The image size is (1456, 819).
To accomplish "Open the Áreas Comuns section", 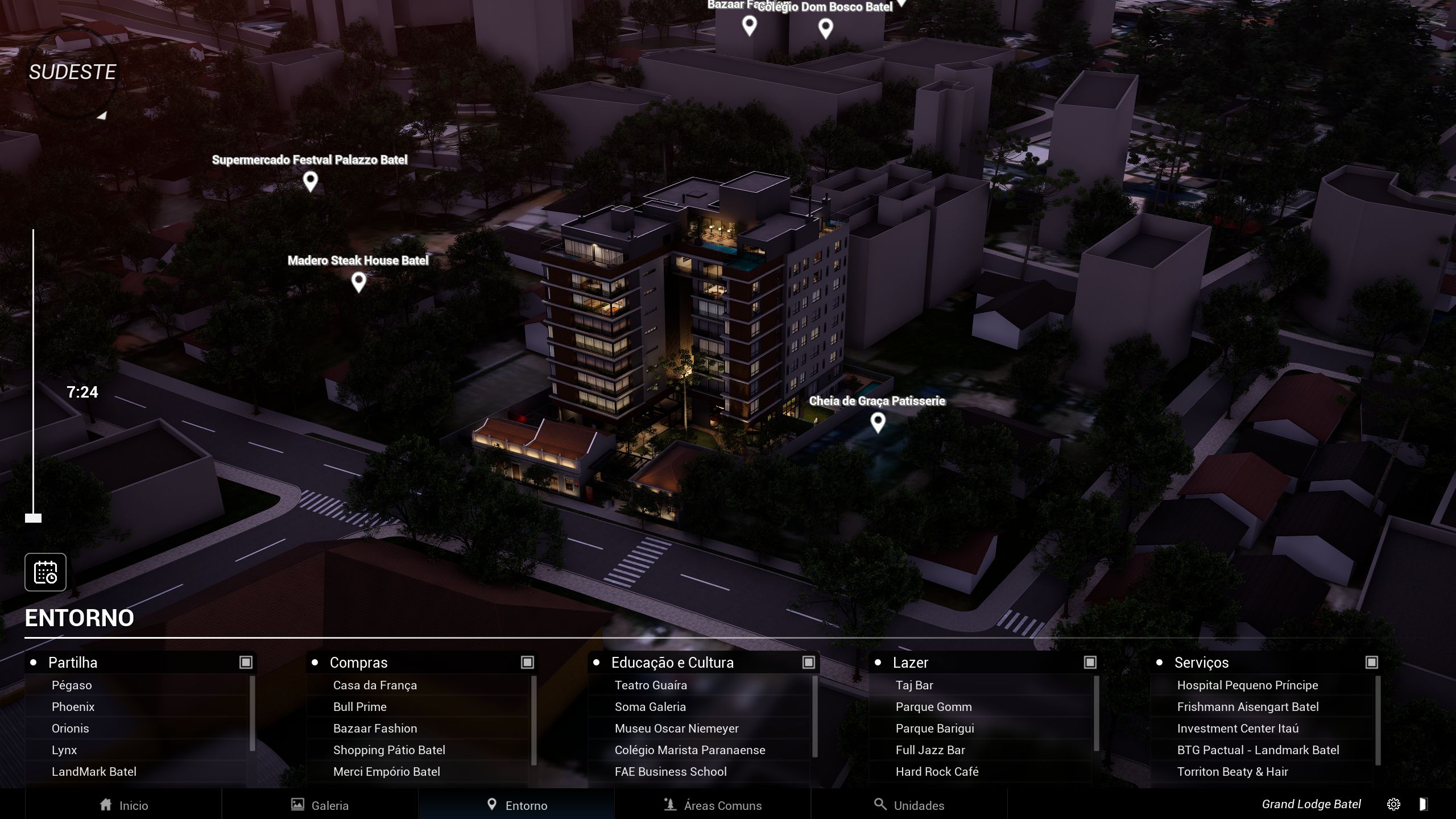I will [713, 805].
